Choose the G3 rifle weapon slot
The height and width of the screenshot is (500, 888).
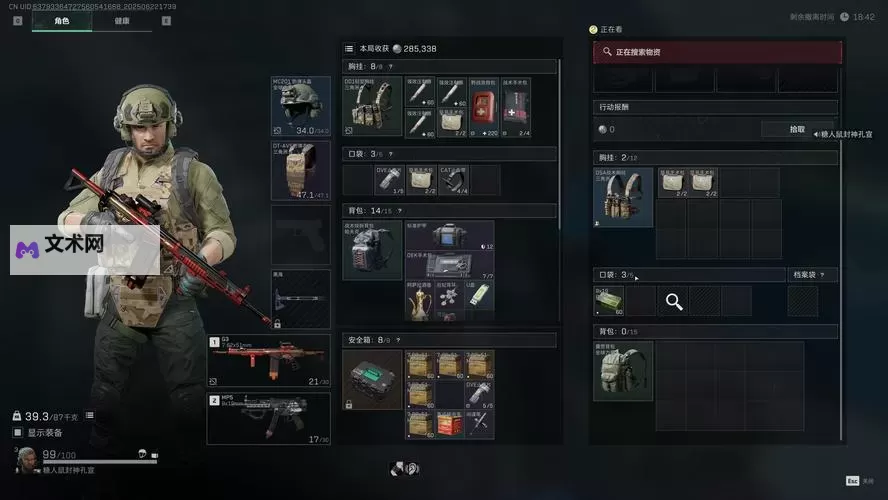pyautogui.click(x=268, y=362)
